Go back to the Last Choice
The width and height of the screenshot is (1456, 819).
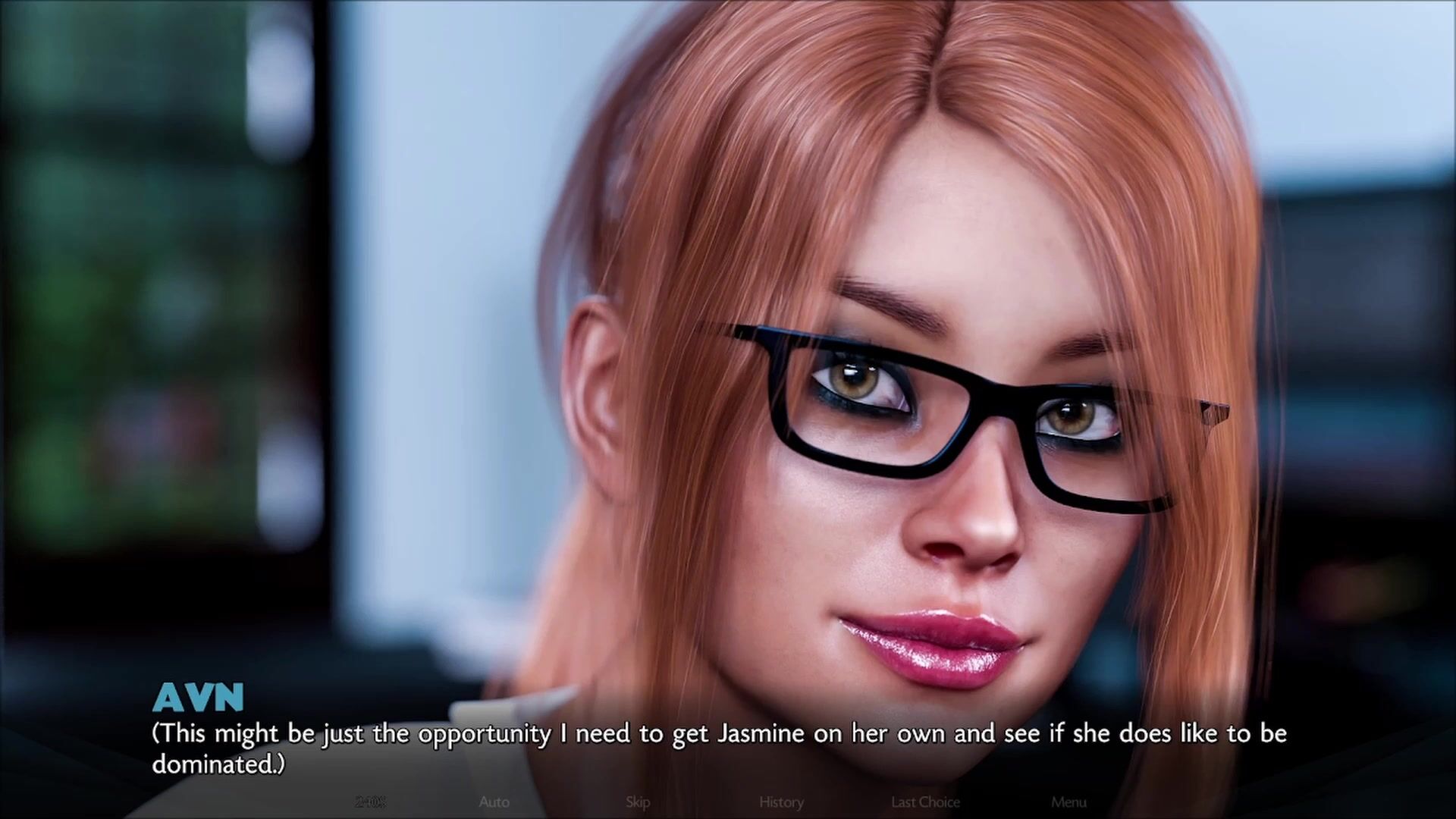coord(925,802)
